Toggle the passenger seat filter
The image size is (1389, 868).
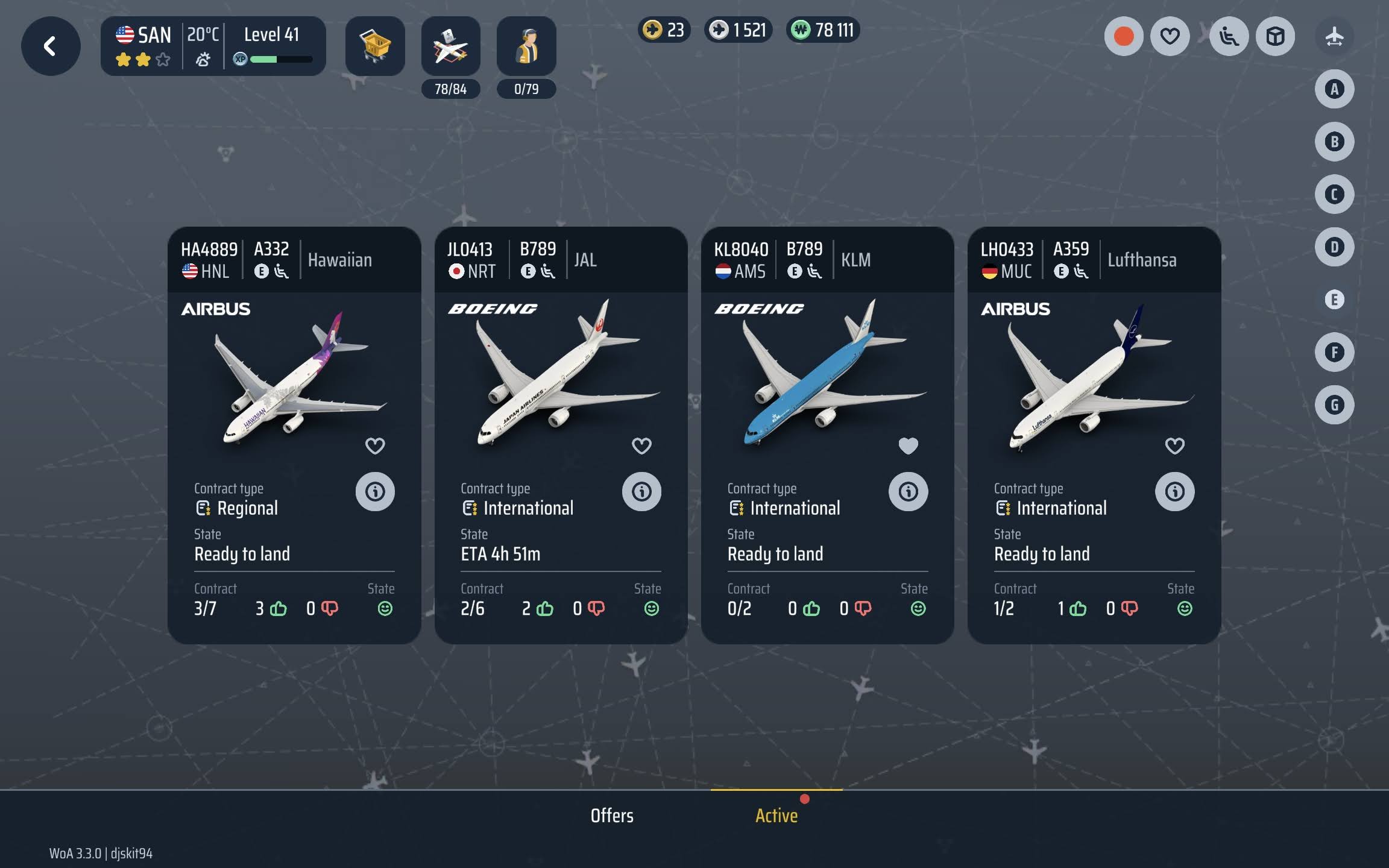1229,37
